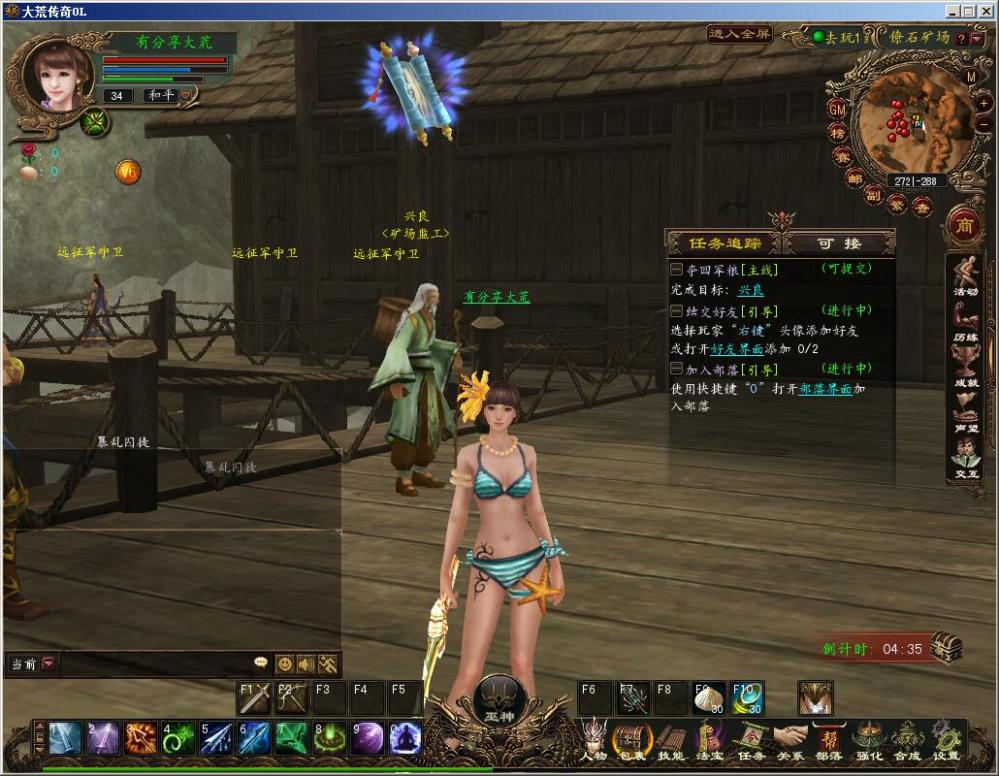Open the chat emoji smiley button
This screenshot has height=776, width=999.
(285, 663)
